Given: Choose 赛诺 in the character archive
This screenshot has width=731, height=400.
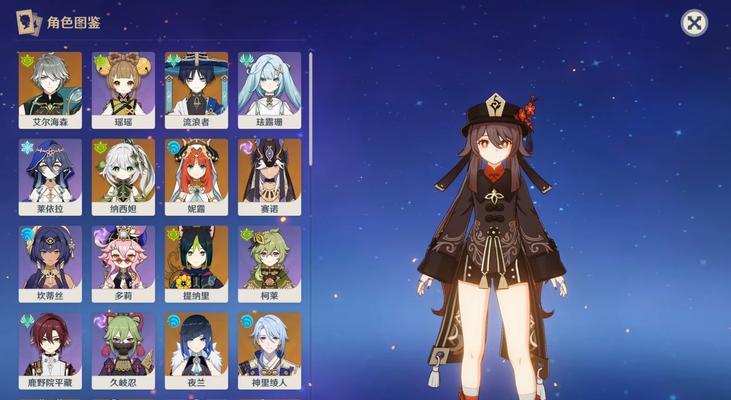Looking at the screenshot, I should [x=269, y=175].
